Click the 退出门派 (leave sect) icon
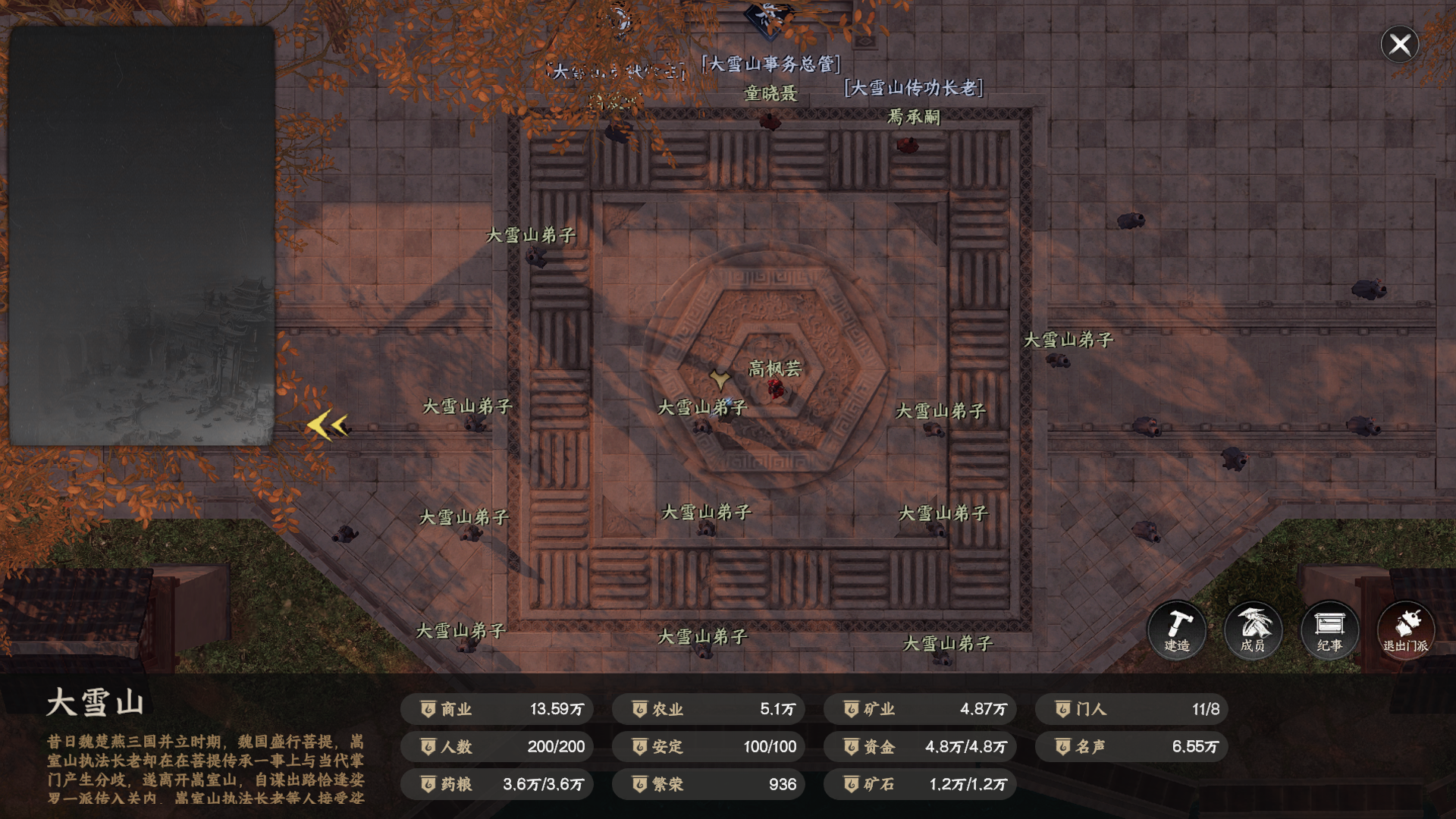Viewport: 1456px width, 819px height. (x=1405, y=630)
